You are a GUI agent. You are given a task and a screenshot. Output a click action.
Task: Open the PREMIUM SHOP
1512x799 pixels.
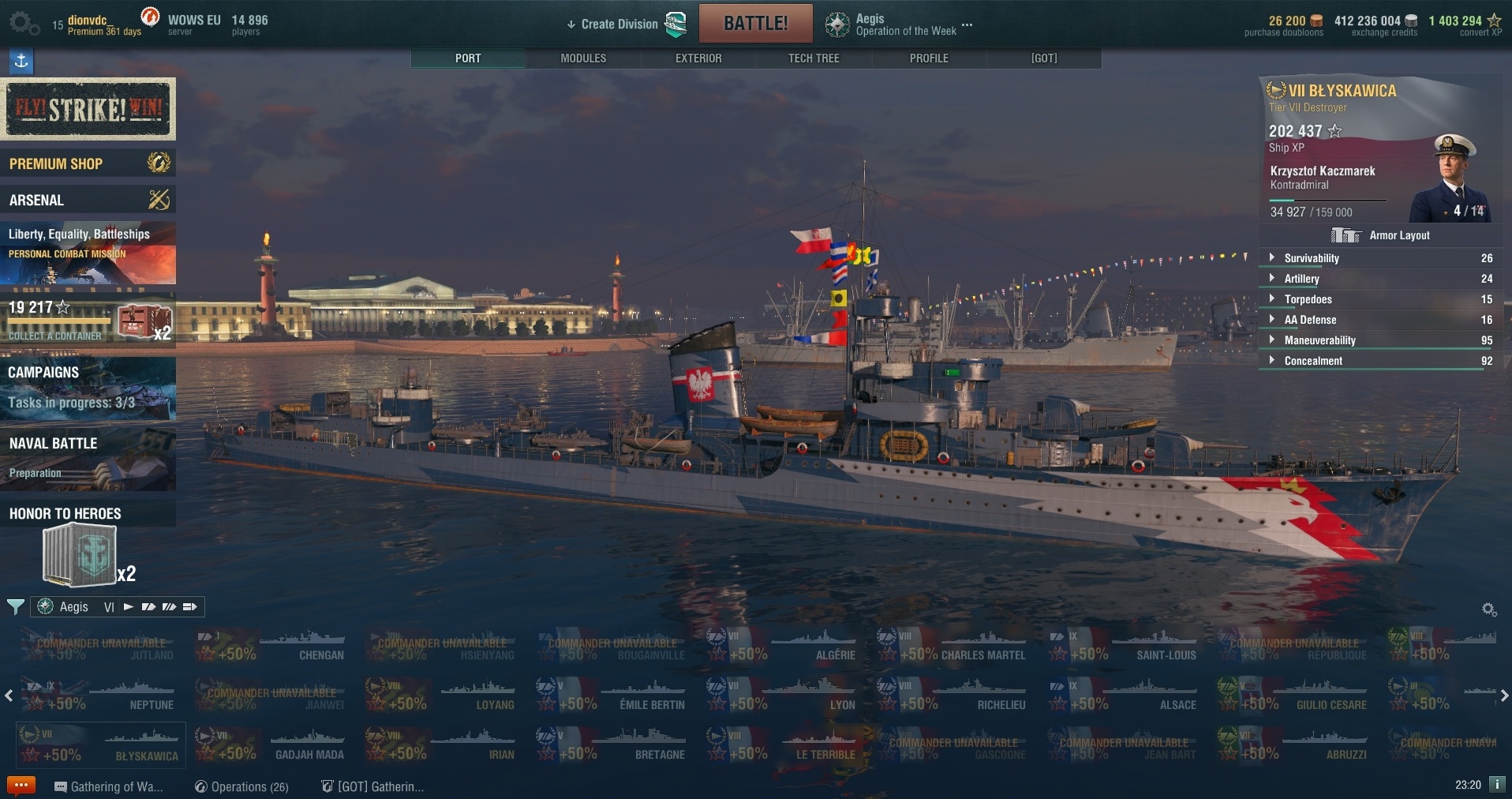point(88,163)
